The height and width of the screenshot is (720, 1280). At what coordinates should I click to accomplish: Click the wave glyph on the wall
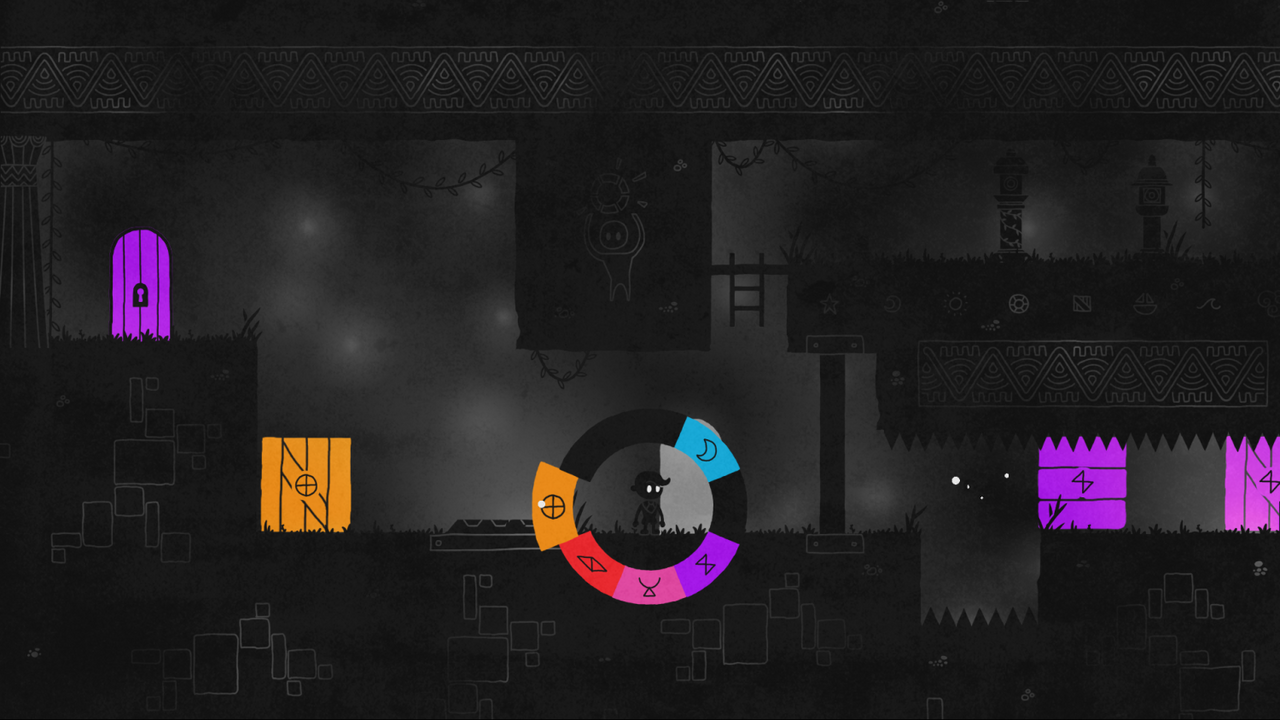tap(1207, 303)
